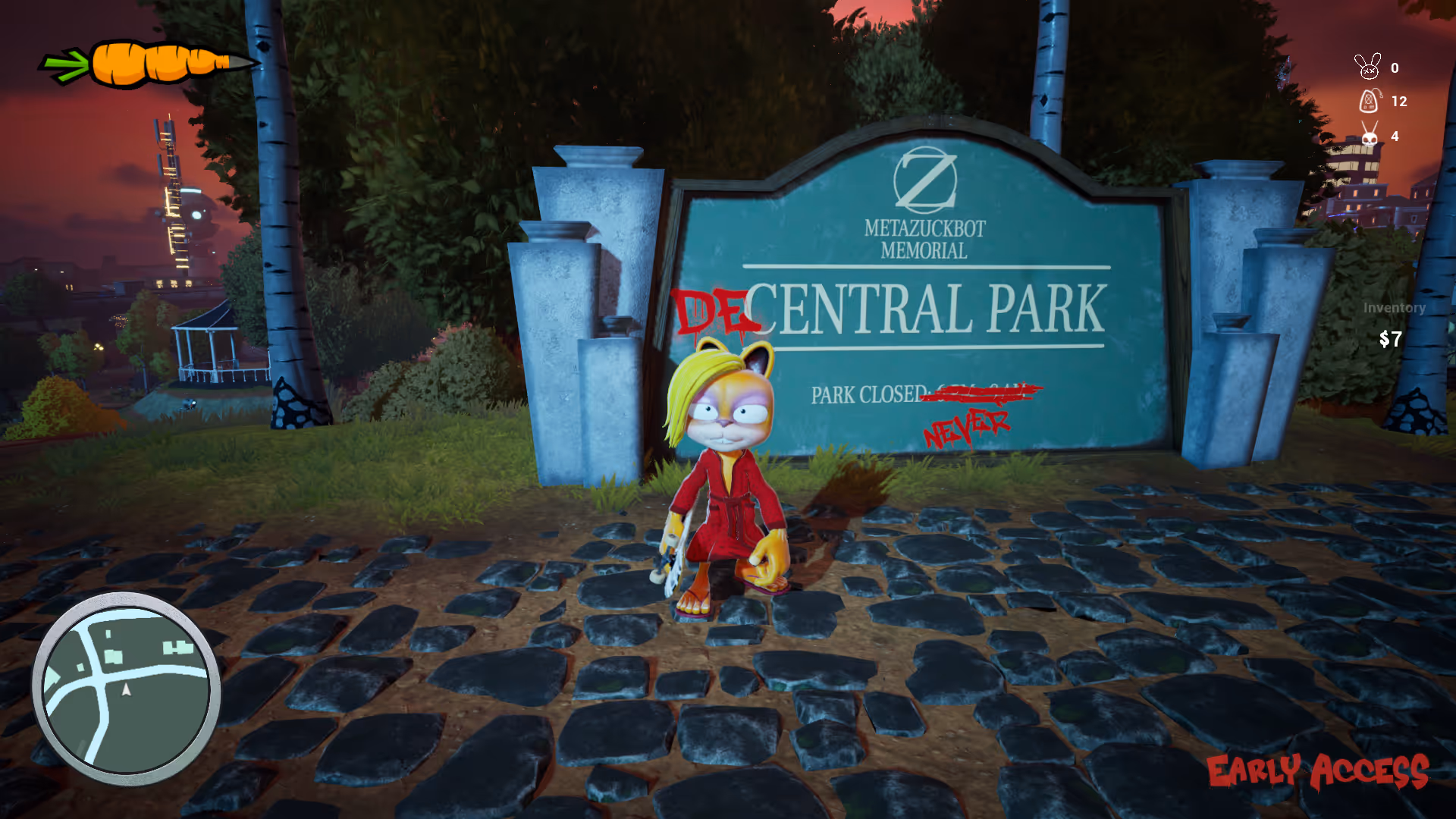Select the dead bunny head icon
Screen dimensions: 1456x819
[x=1368, y=67]
